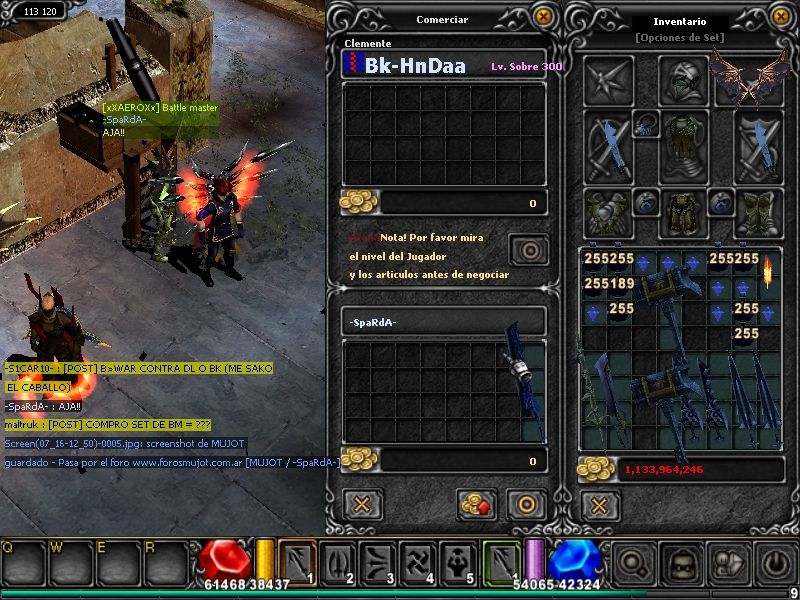Click the power icon to exit

(x=776, y=563)
